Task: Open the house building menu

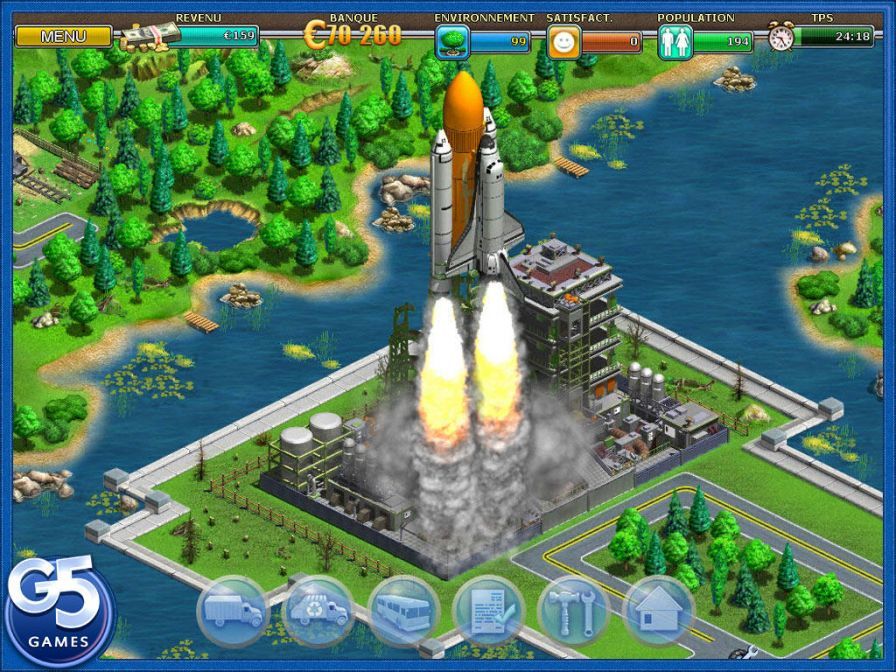Action: 657,610
